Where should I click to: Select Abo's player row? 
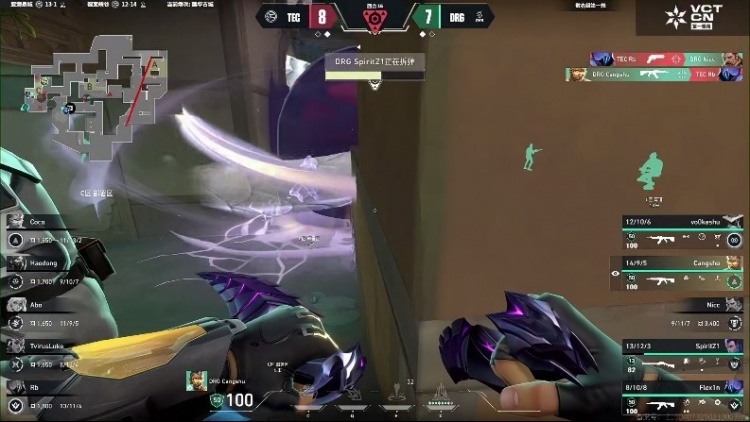click(45, 314)
